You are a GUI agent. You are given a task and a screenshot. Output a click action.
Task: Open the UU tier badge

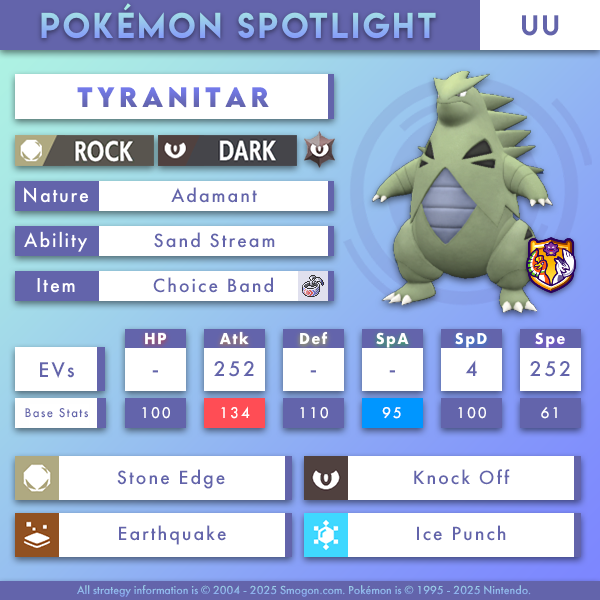[x=539, y=25]
